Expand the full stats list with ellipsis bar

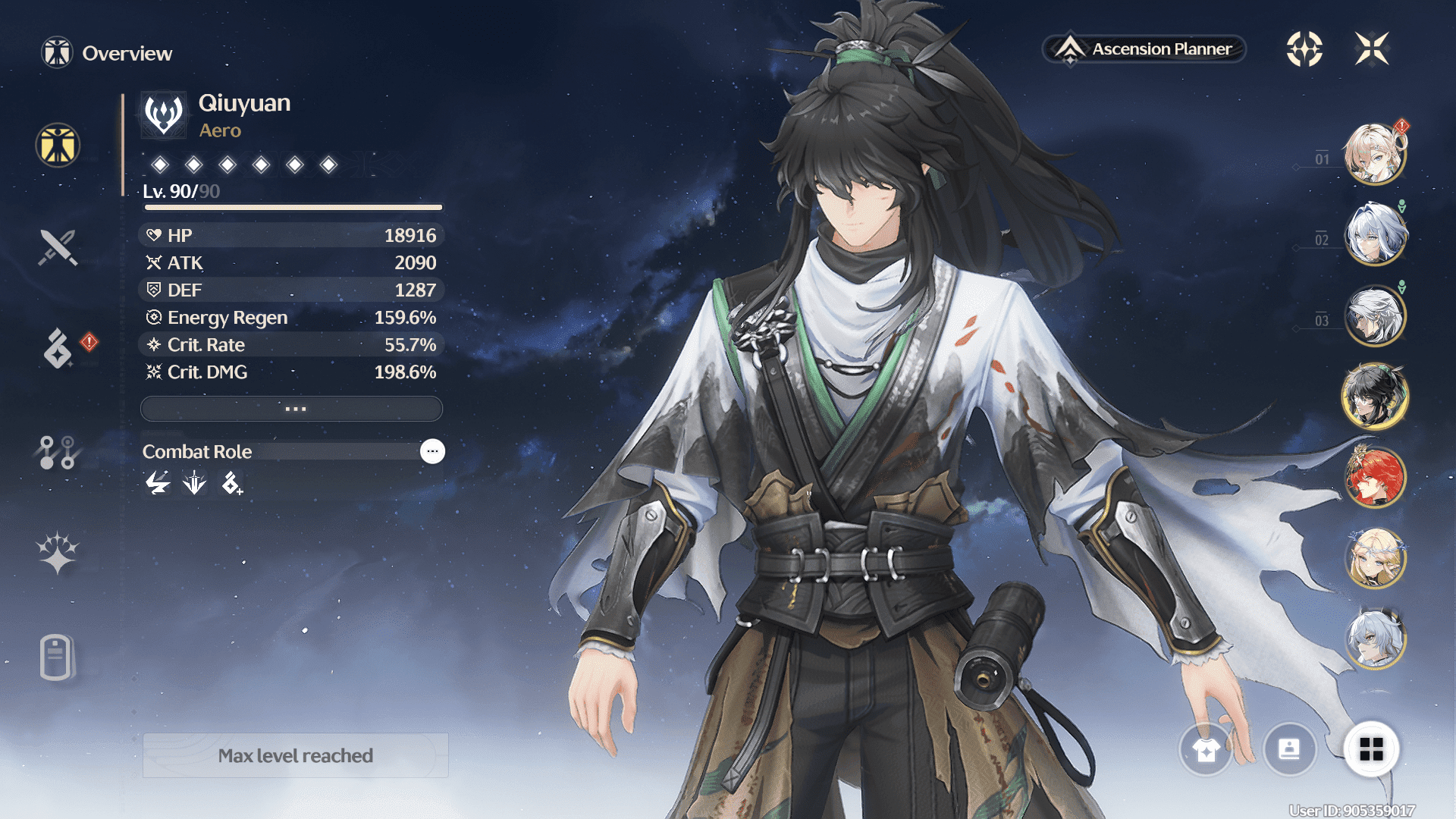click(292, 409)
